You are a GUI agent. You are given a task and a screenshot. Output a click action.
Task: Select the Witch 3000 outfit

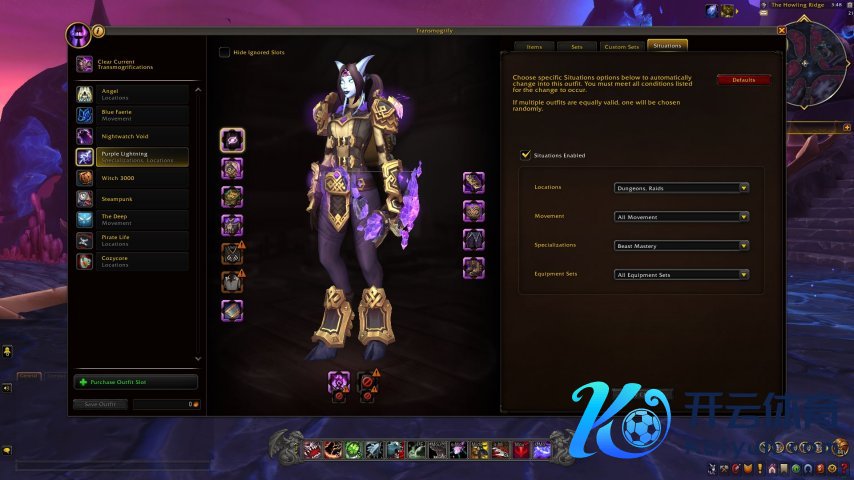pyautogui.click(x=132, y=178)
